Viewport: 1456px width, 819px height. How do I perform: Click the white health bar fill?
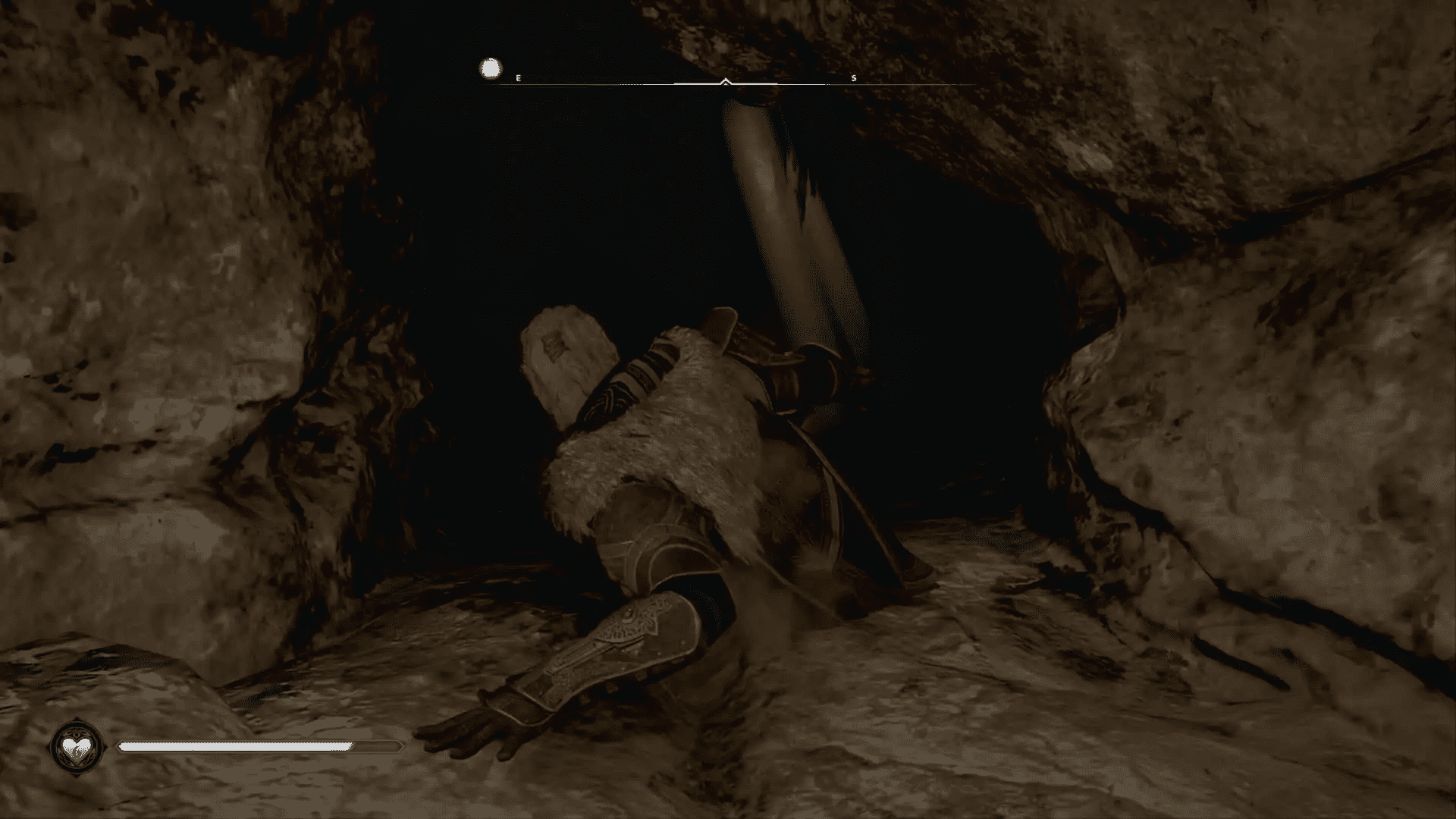[x=235, y=747]
